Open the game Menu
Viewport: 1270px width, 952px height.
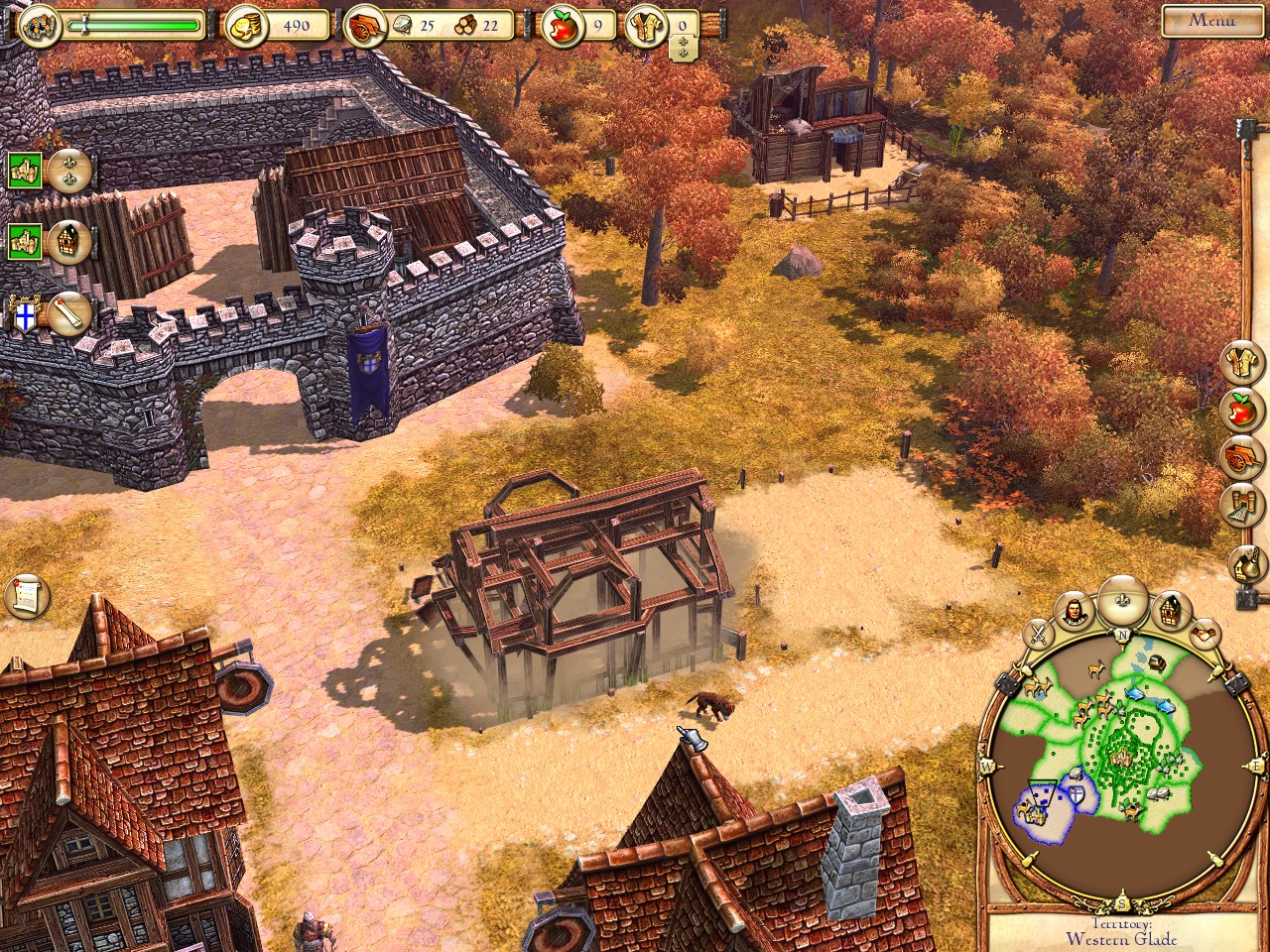pos(1211,20)
